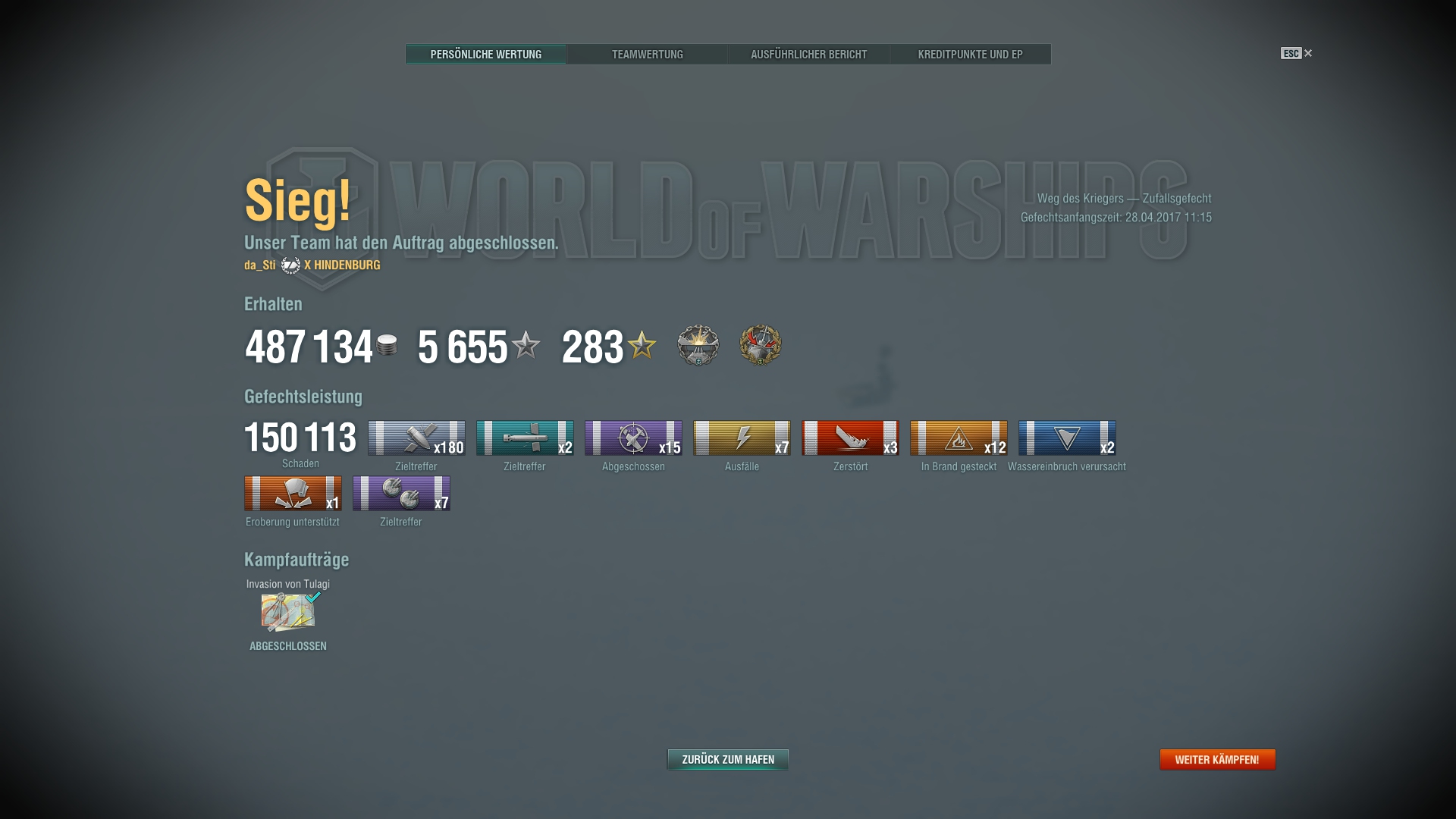Click the credits coin icon next to 487 134
The height and width of the screenshot is (819, 1456).
coord(386,345)
